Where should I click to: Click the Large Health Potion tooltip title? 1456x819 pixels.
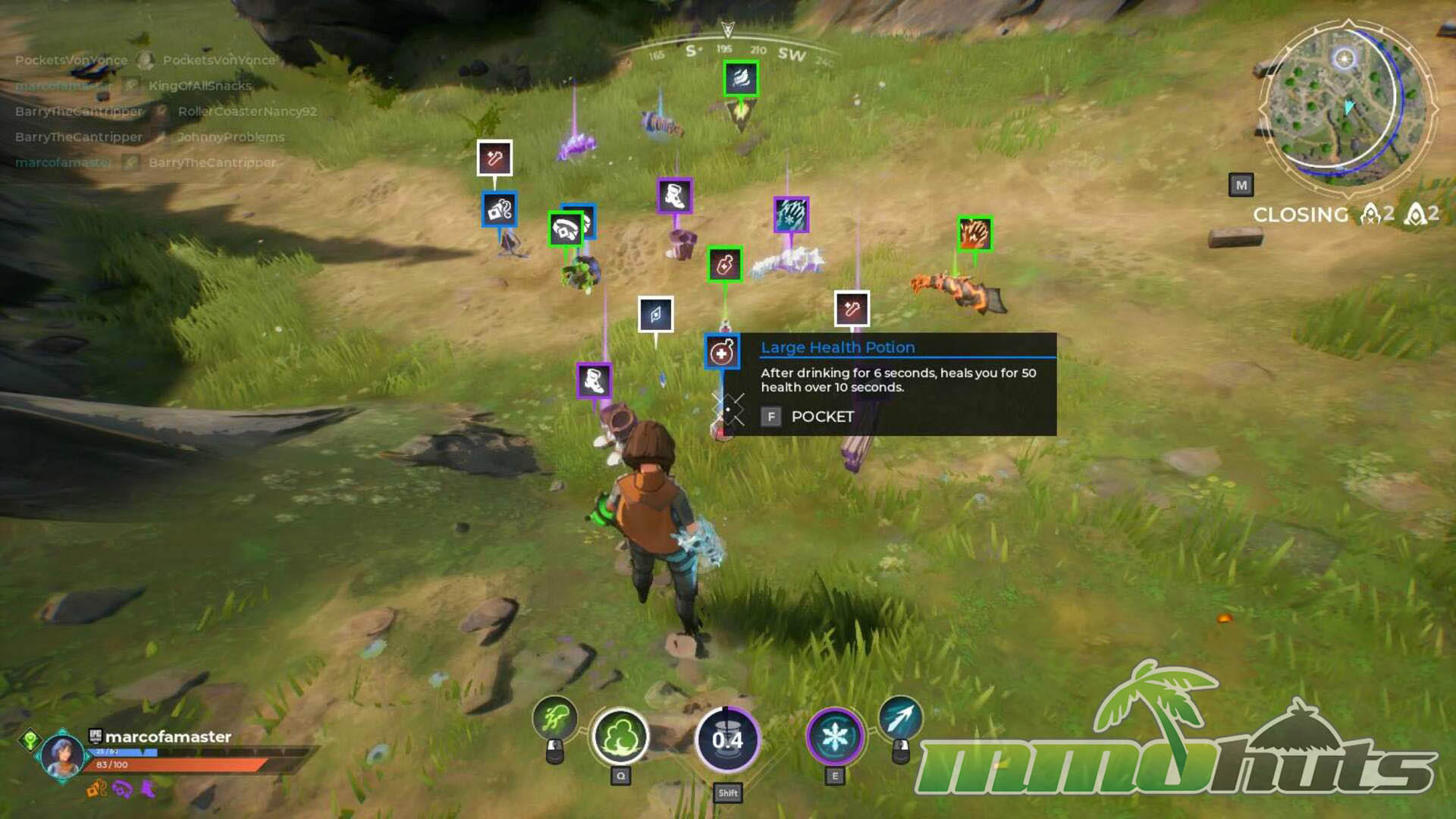click(837, 347)
